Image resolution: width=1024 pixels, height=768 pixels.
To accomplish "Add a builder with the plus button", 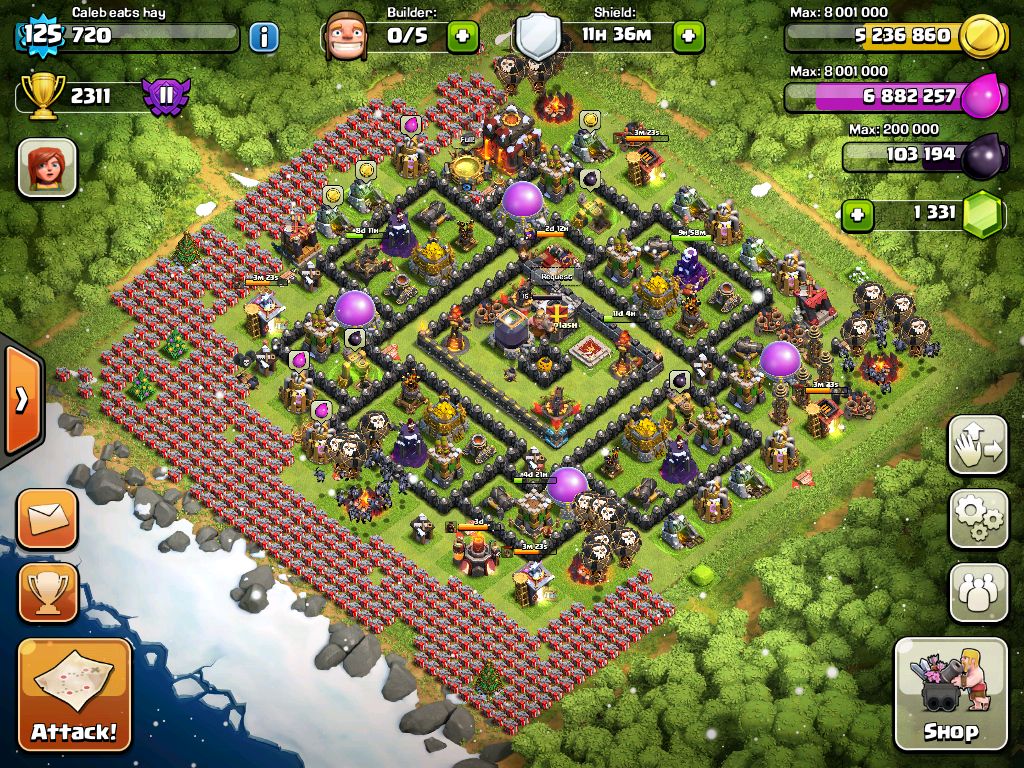I will [x=462, y=38].
